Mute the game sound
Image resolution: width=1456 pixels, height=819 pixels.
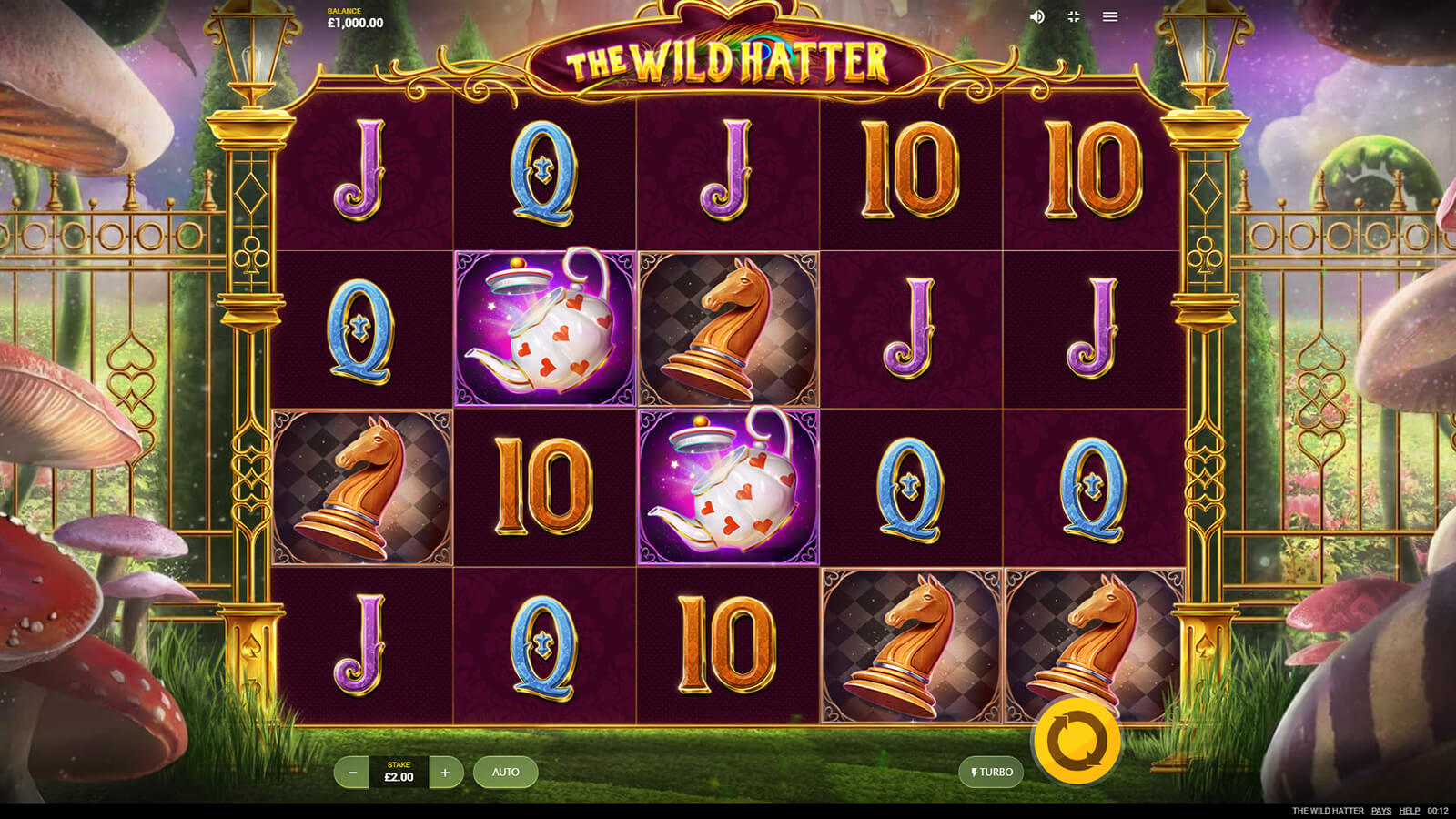[x=1036, y=16]
